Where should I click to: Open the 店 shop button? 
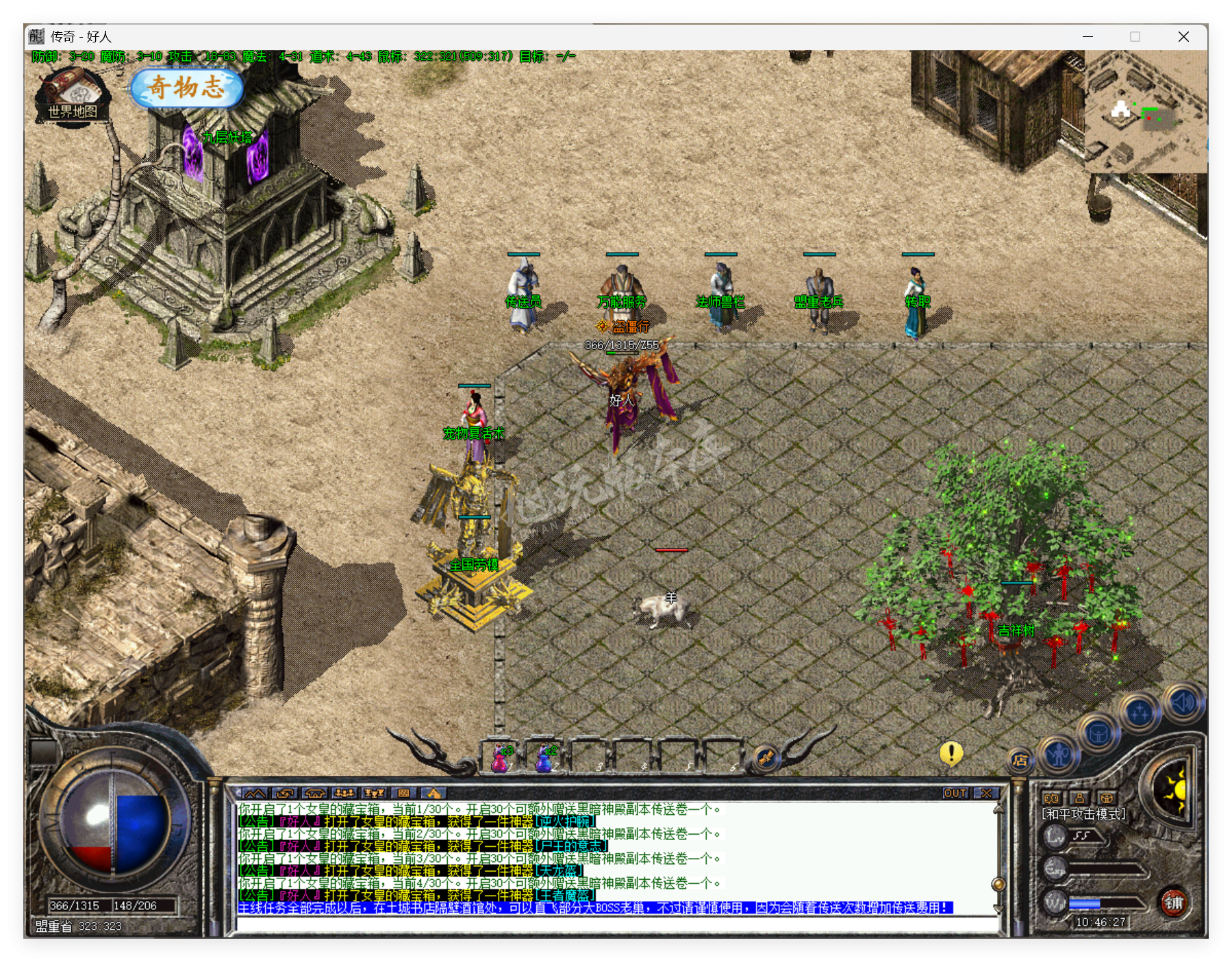click(1020, 760)
